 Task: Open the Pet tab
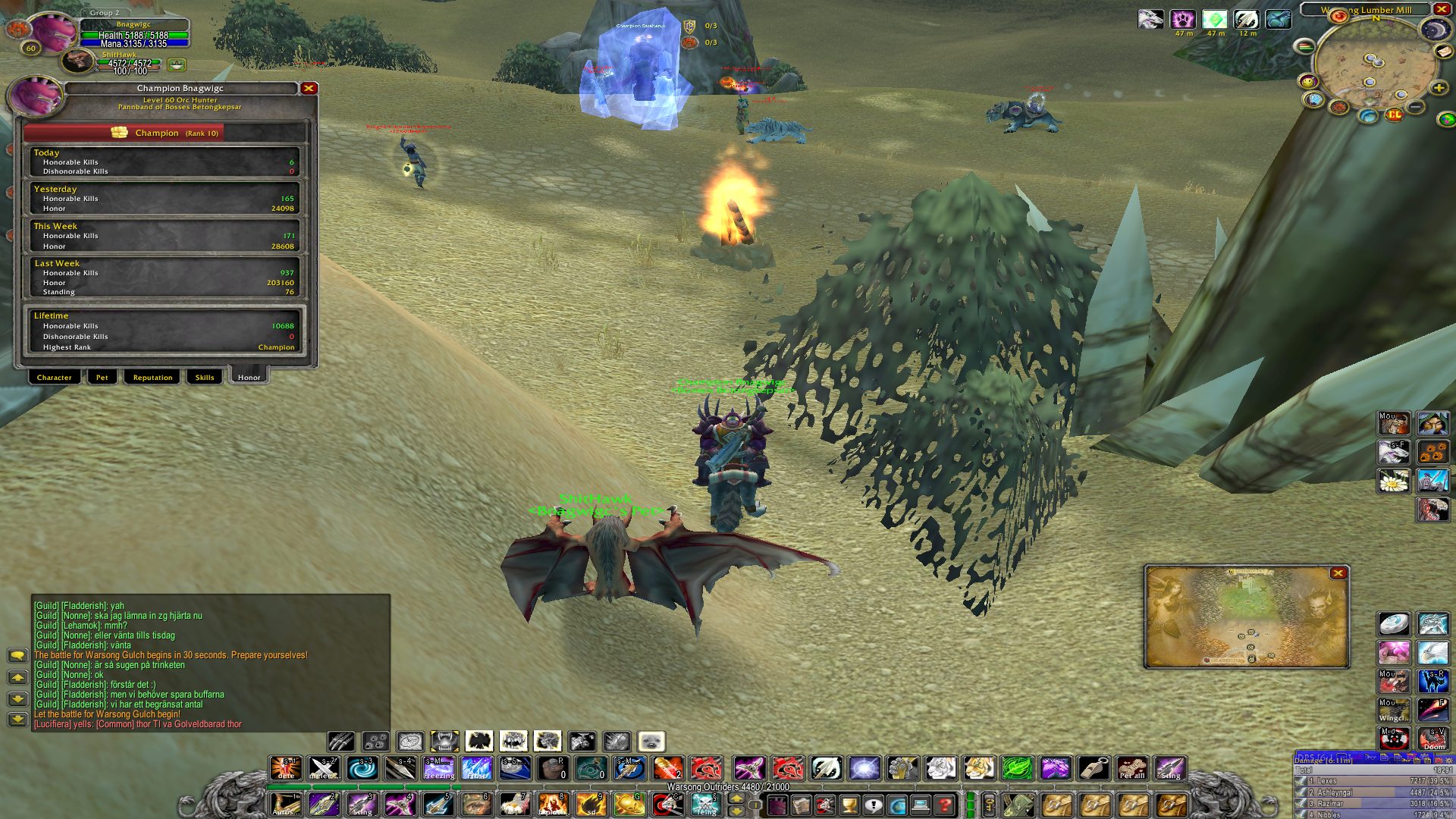[x=102, y=377]
